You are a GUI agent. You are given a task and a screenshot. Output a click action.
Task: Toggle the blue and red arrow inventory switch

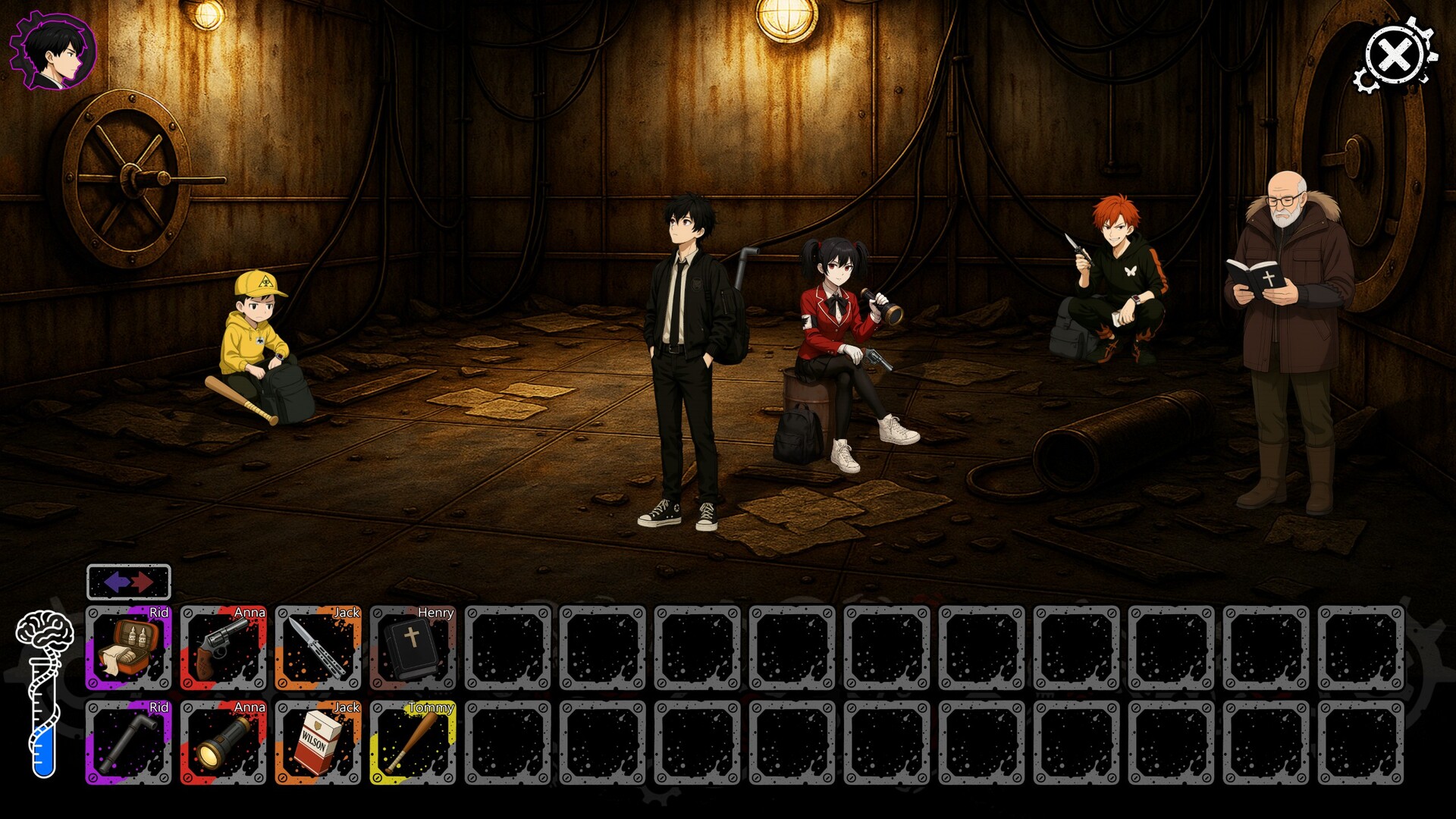tap(129, 580)
